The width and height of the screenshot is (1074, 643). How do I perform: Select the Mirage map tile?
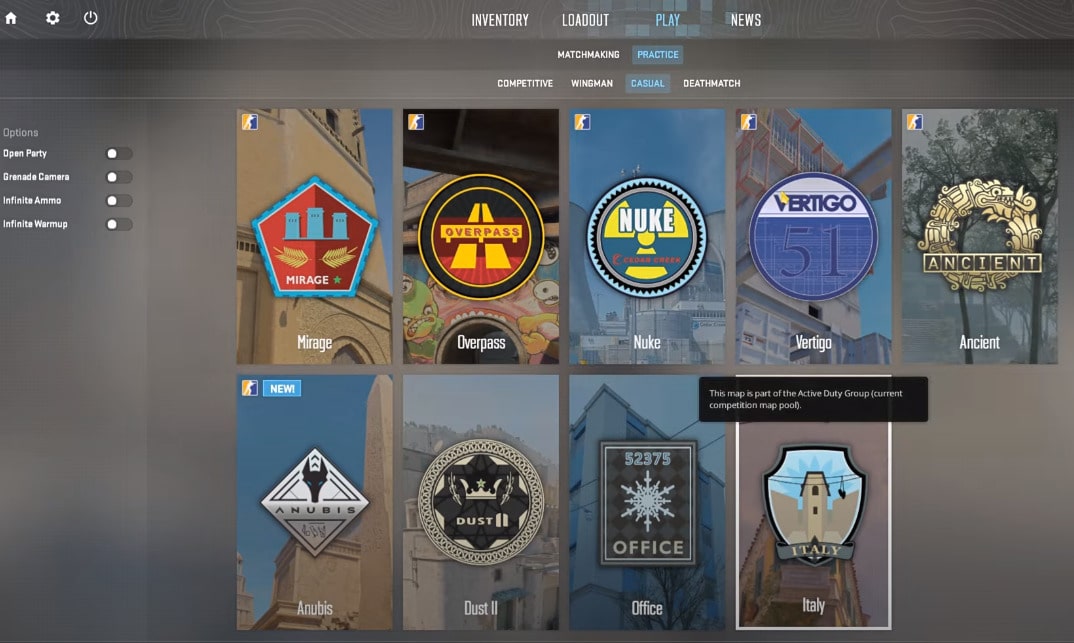[315, 236]
